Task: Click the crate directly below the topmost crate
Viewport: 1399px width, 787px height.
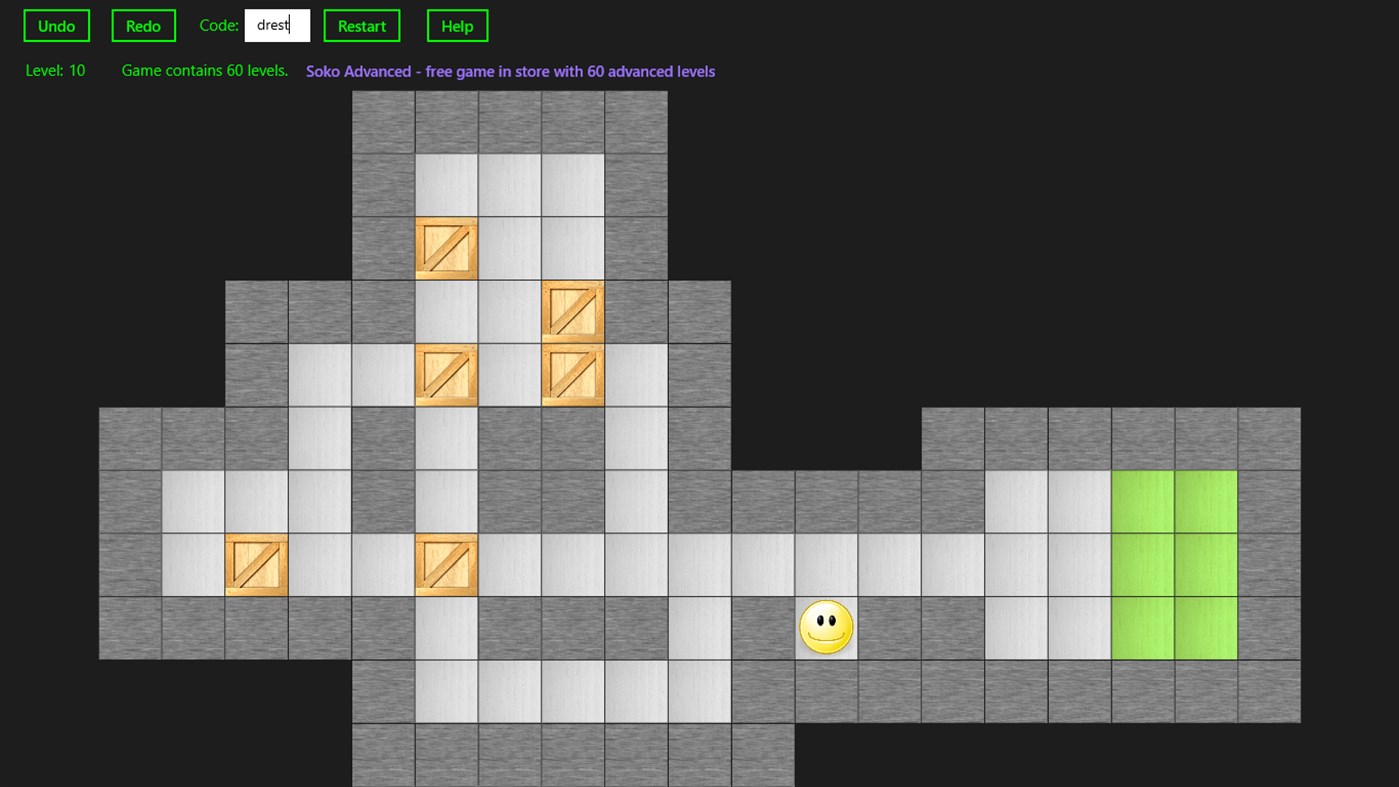Action: (446, 375)
